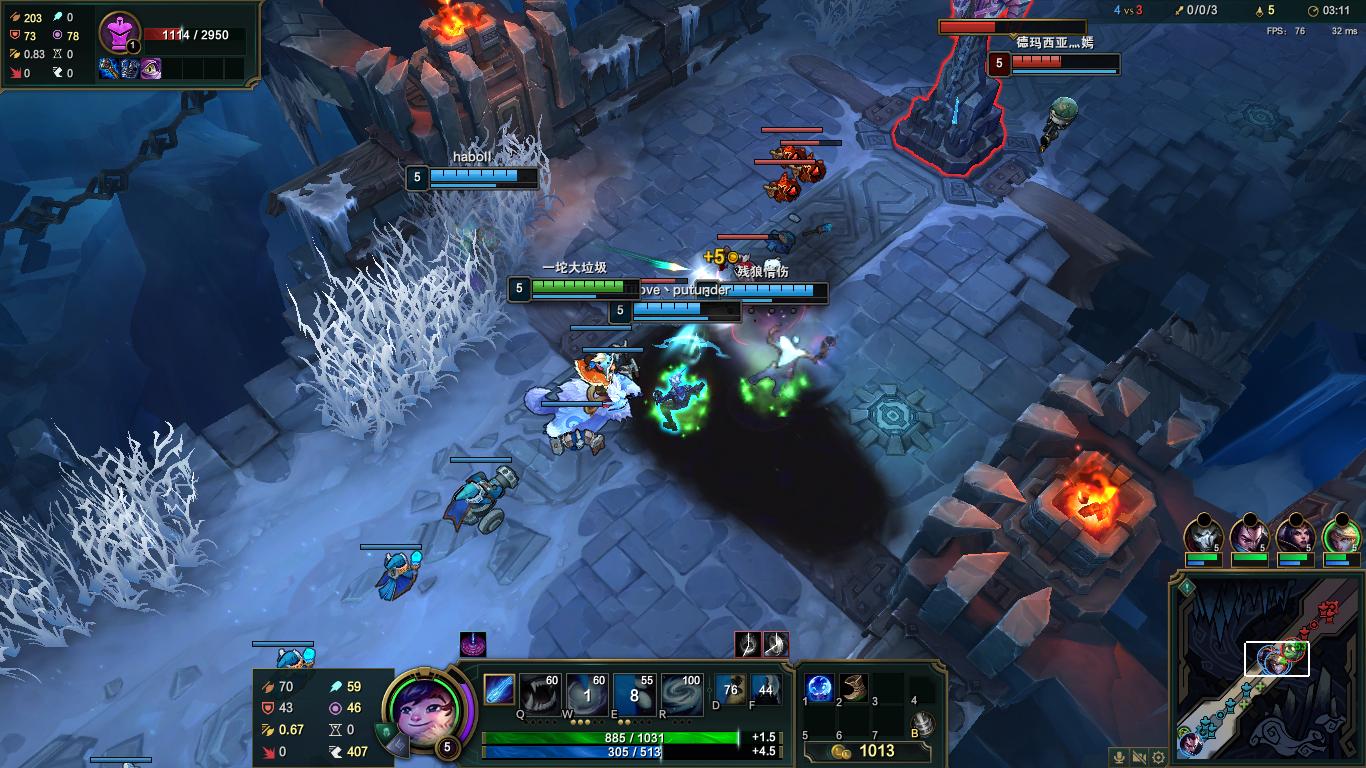Use the D summoner spell

click(x=730, y=690)
